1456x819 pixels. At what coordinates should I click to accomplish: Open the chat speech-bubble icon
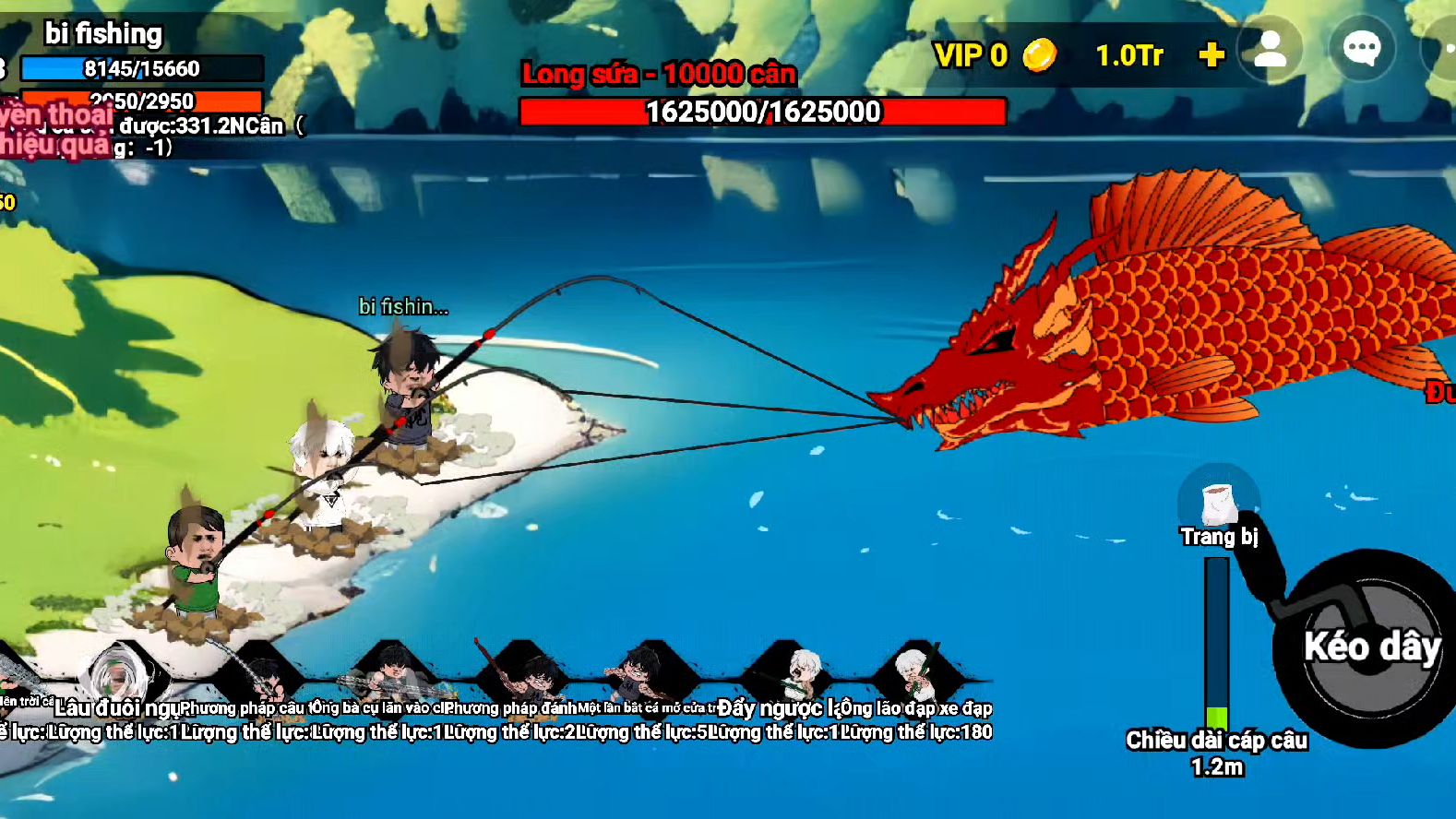pyautogui.click(x=1361, y=50)
